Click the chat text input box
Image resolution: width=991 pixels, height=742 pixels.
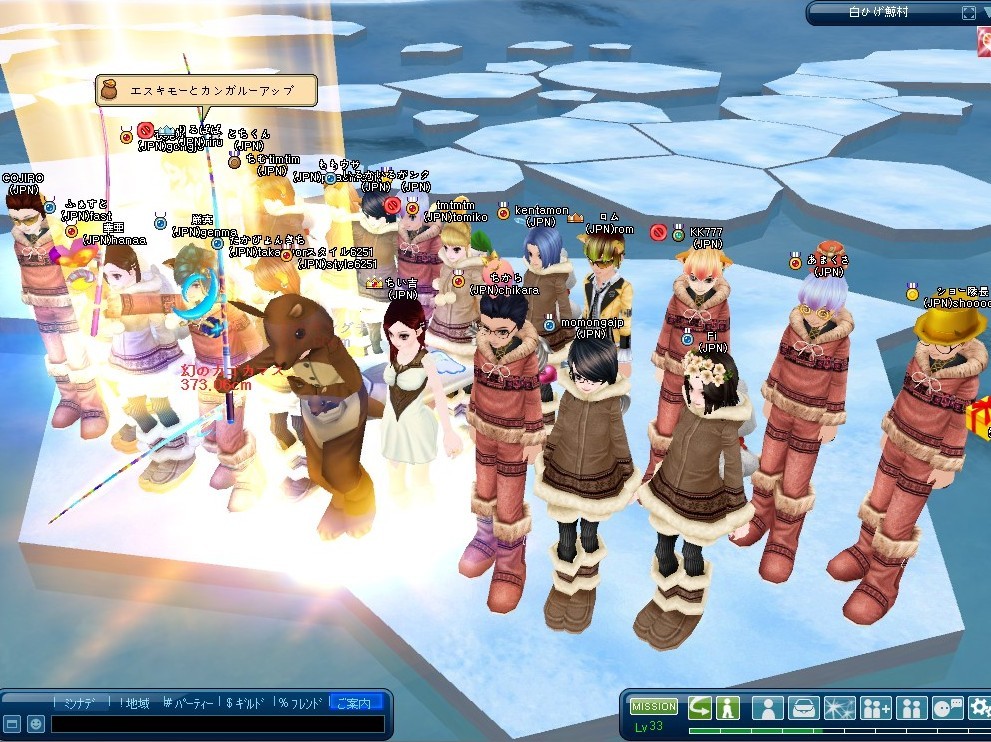tap(217, 724)
